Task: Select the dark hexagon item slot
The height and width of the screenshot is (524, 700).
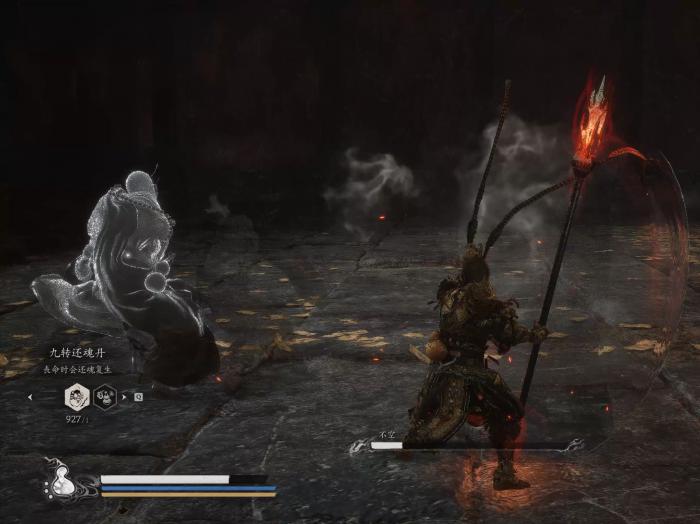Action: (105, 396)
